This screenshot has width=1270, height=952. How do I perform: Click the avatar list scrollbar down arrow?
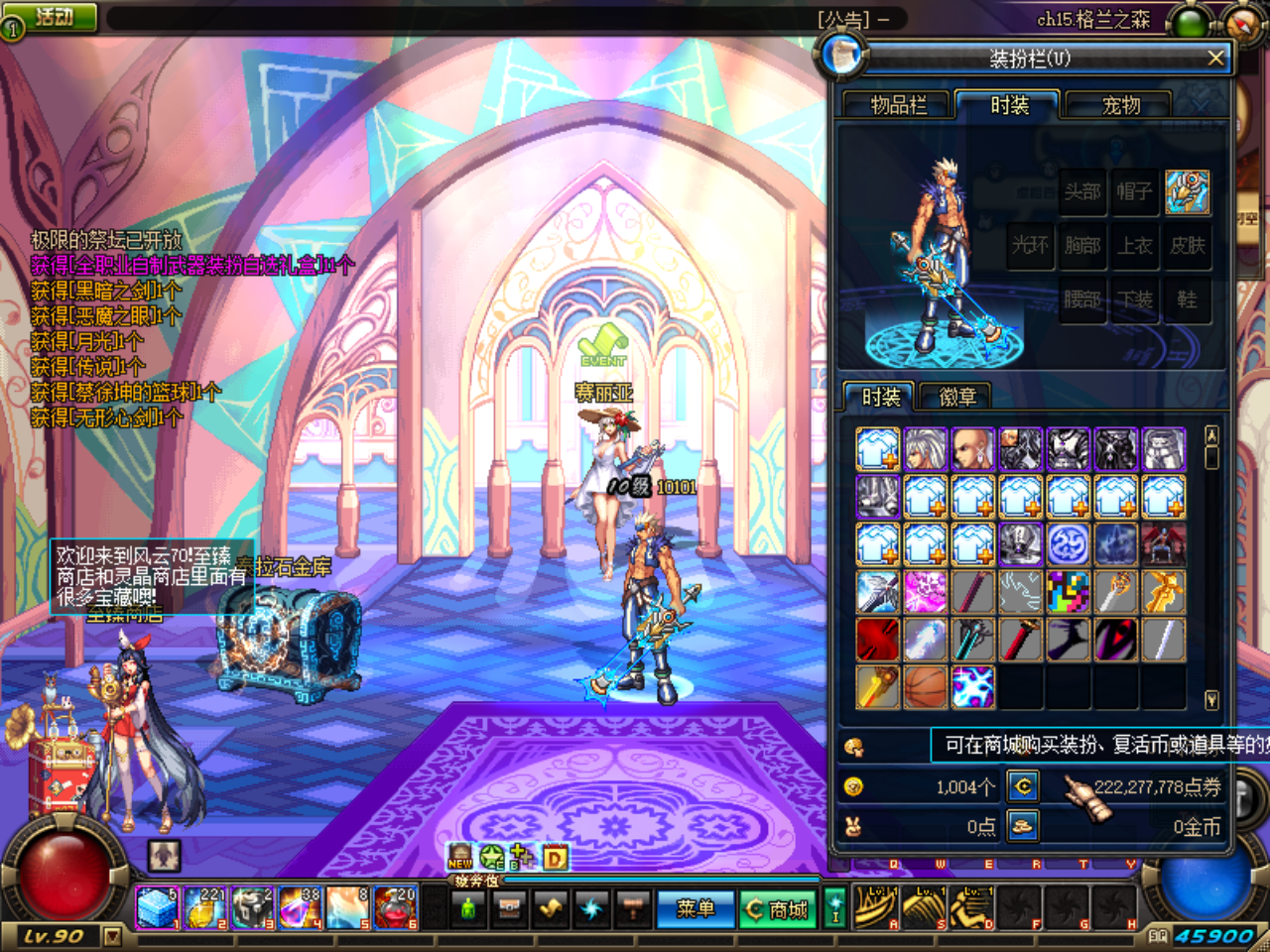1211,693
